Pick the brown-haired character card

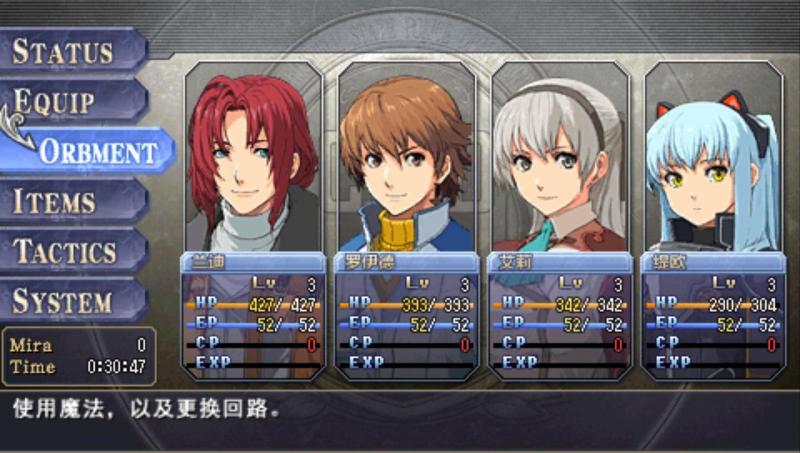point(406,220)
